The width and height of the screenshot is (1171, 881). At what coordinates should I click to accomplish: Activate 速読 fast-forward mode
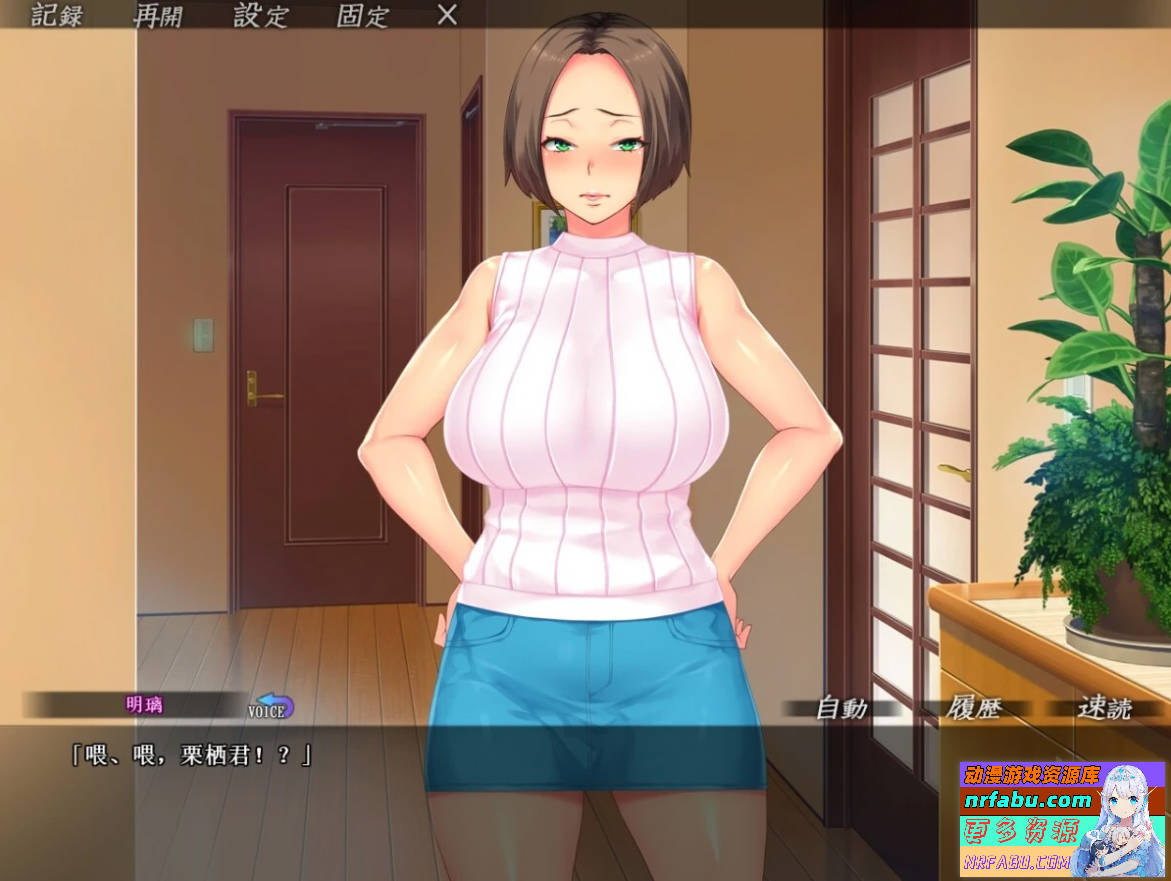click(1104, 708)
